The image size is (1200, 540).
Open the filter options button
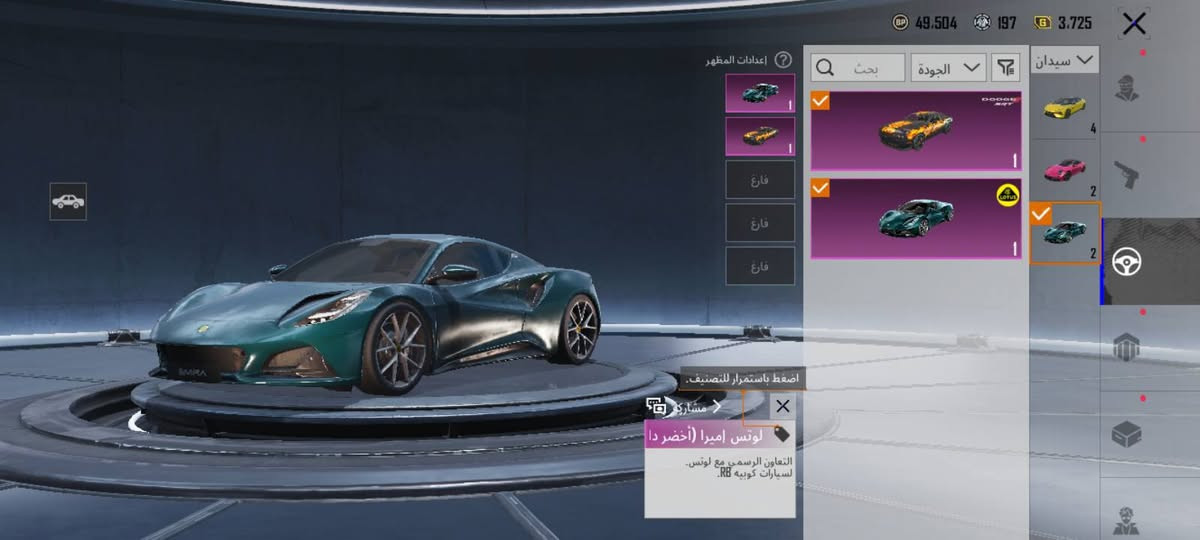[x=1005, y=68]
